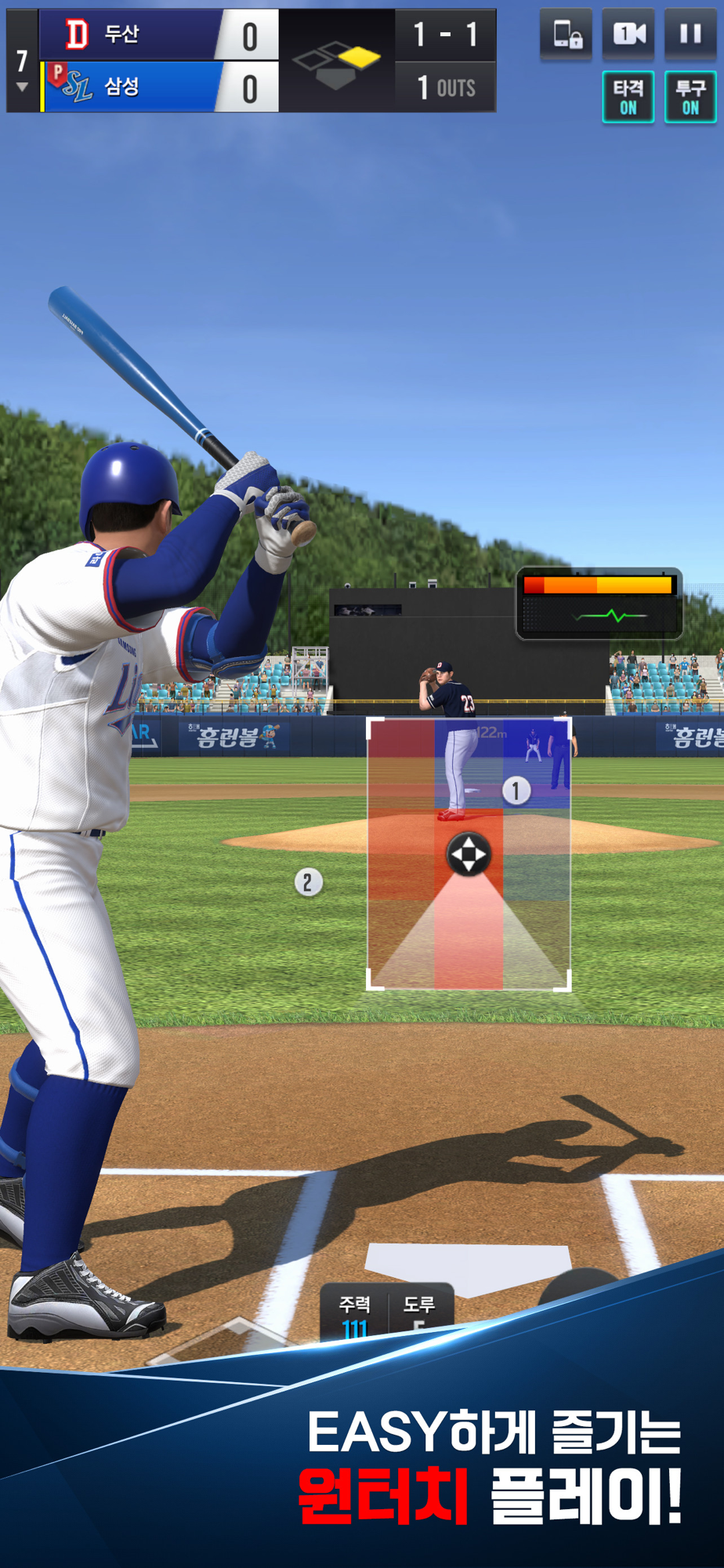Image resolution: width=724 pixels, height=1568 pixels.
Task: Change the 1x game speed
Action: click(628, 34)
